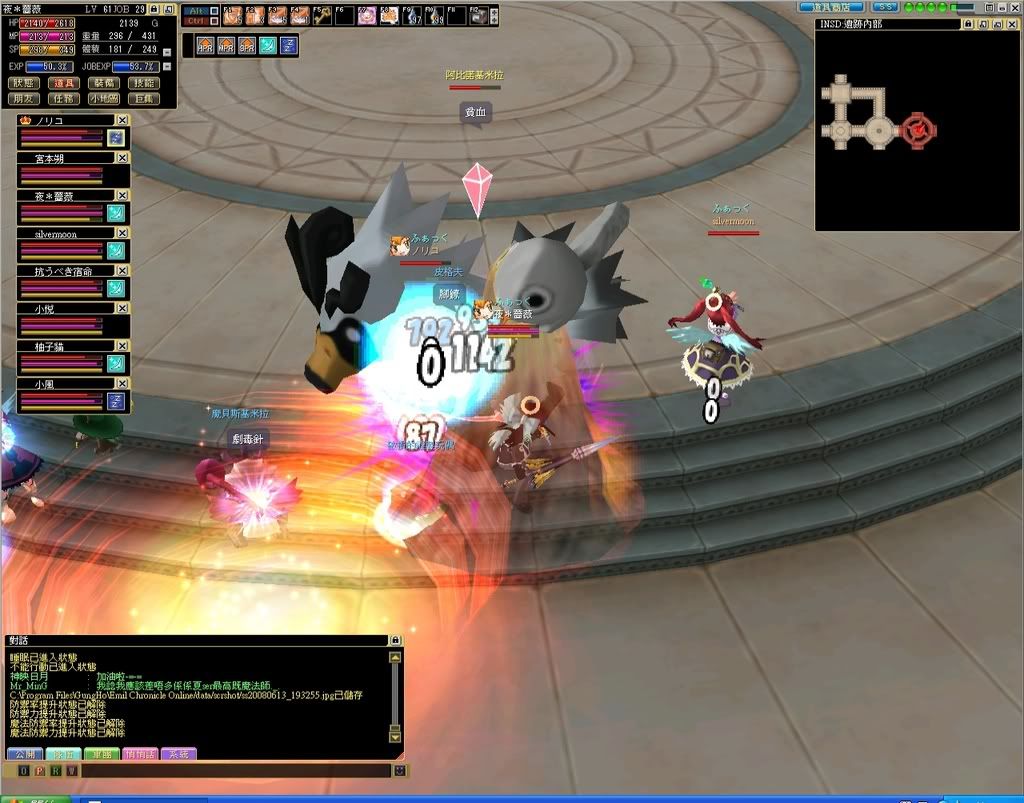
Task: Click the S.S screenshot button
Action: (884, 7)
